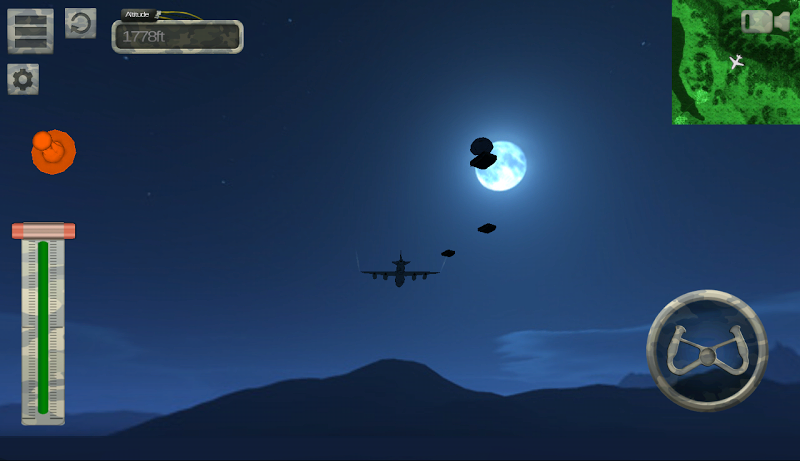Open the camouflage hamburger menu

point(30,31)
